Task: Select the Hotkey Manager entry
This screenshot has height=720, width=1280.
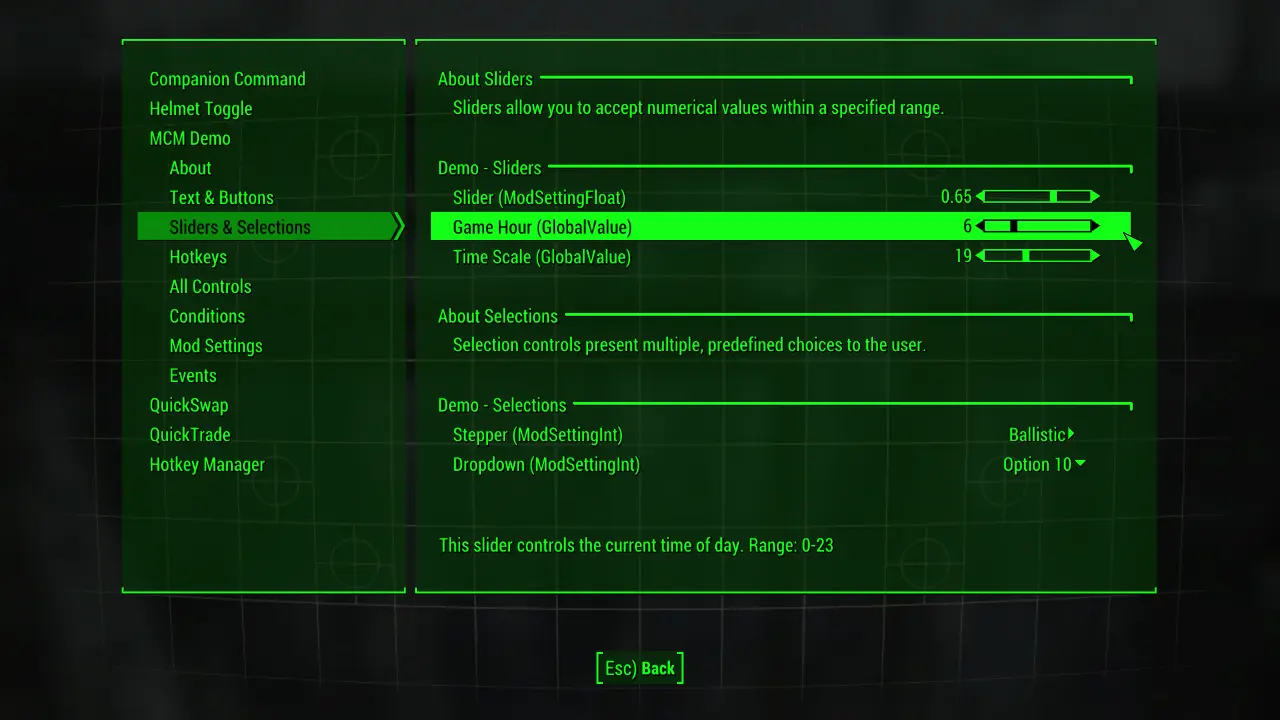Action: [x=207, y=464]
